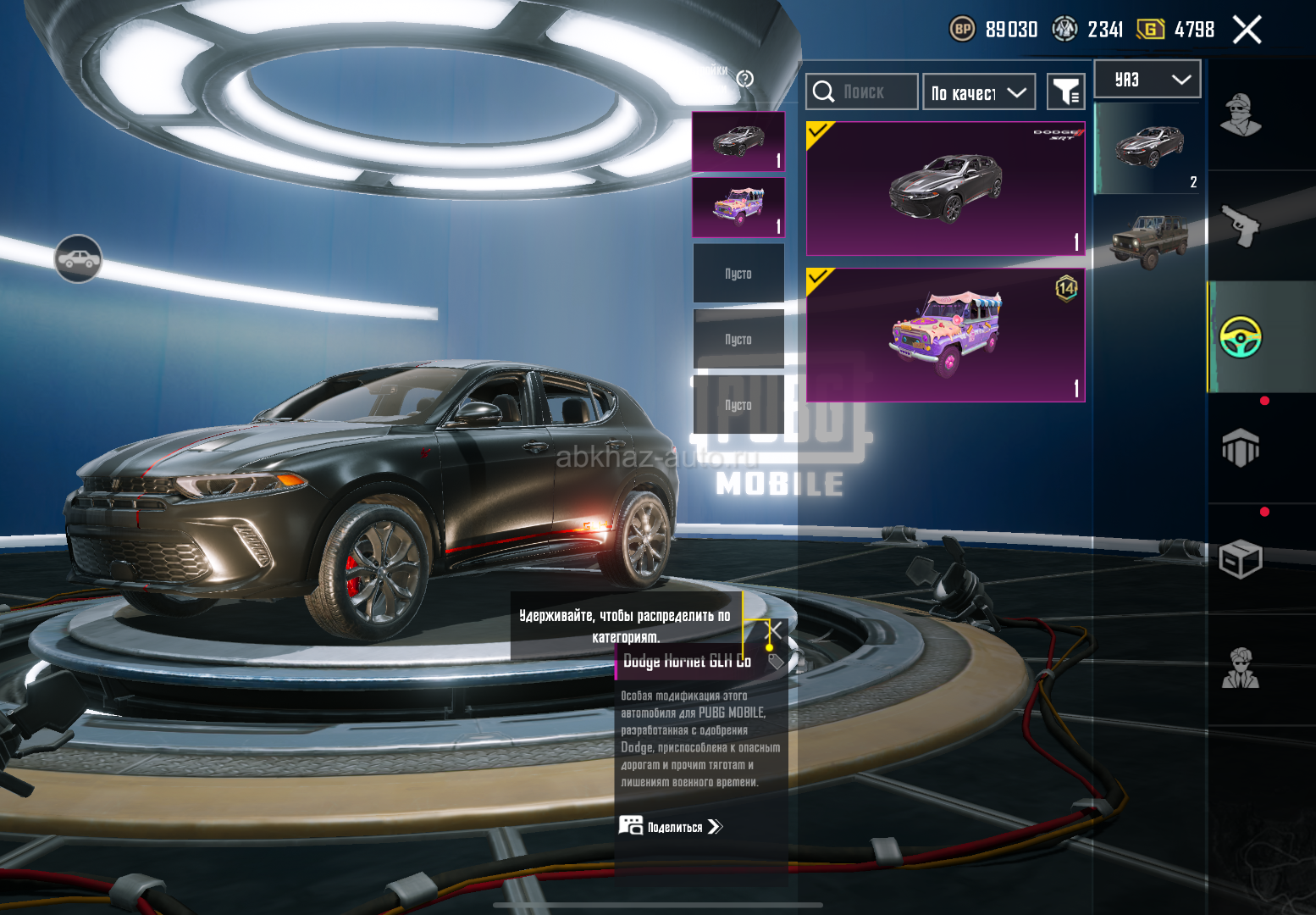Toggle the round car view button
1316x915 pixels.
coord(78,259)
